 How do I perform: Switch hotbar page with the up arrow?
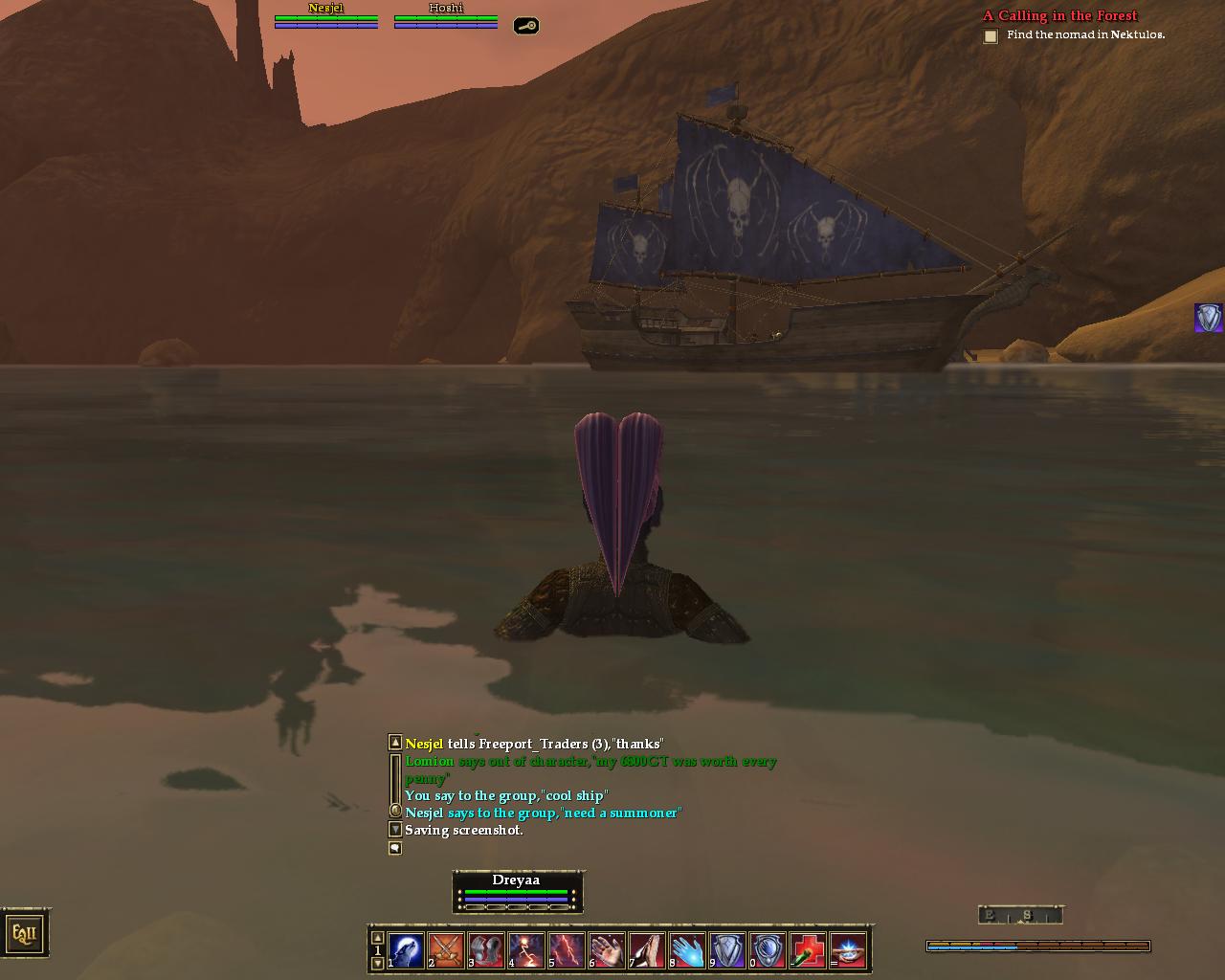pos(377,938)
